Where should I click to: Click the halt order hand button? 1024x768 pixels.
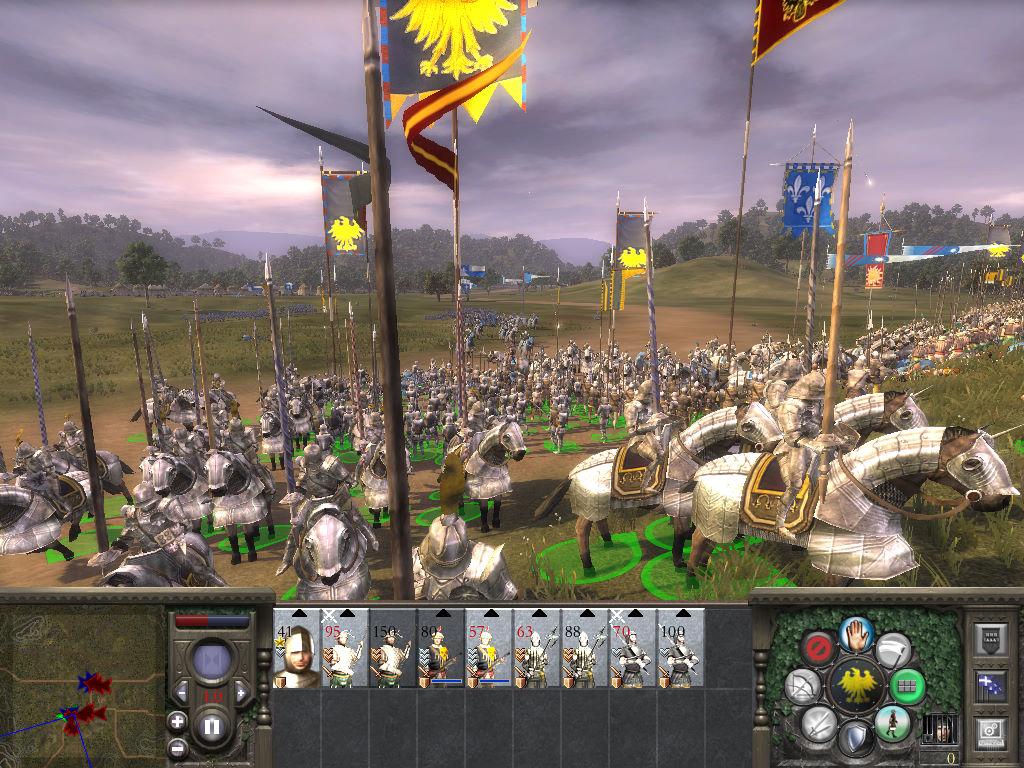click(857, 633)
